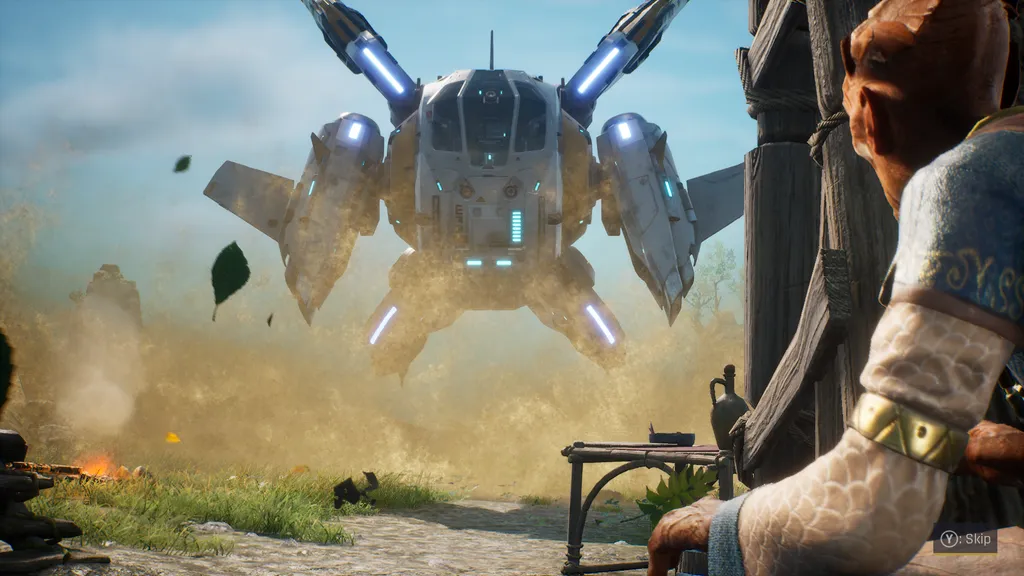
Task: Skip the cutscene
Action: (x=964, y=541)
